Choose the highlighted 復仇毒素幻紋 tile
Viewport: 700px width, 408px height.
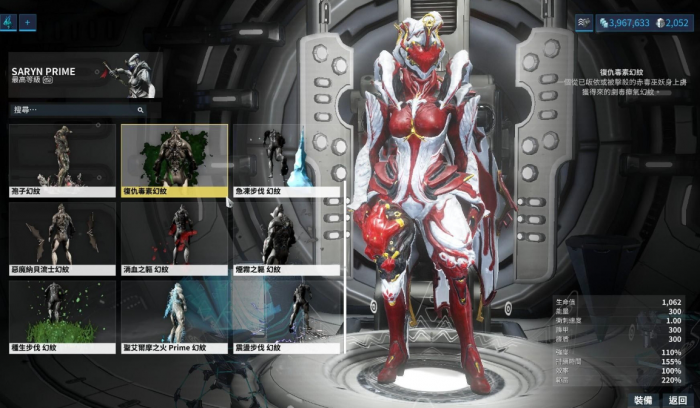tap(174, 160)
